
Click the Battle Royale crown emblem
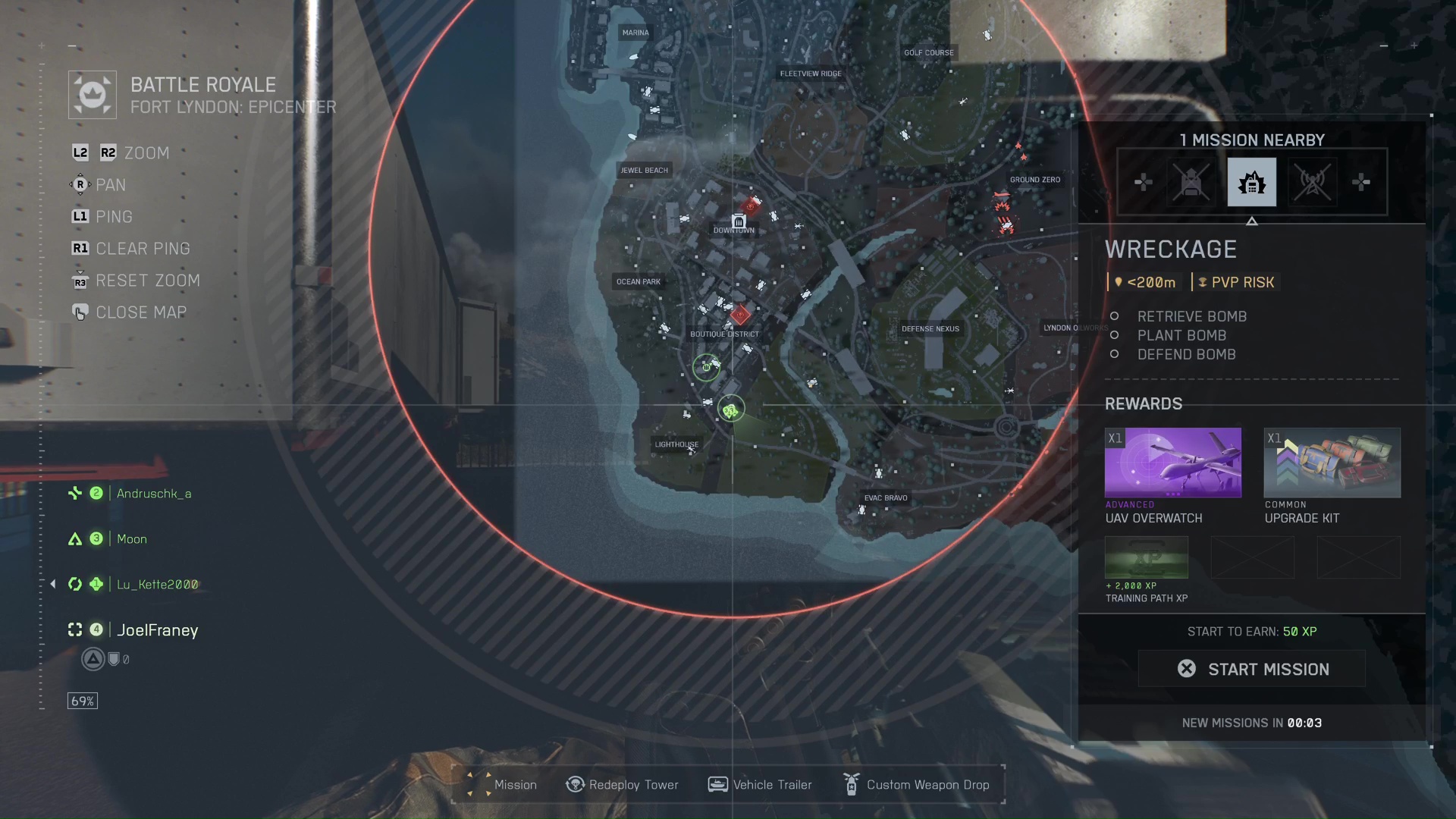[x=91, y=94]
